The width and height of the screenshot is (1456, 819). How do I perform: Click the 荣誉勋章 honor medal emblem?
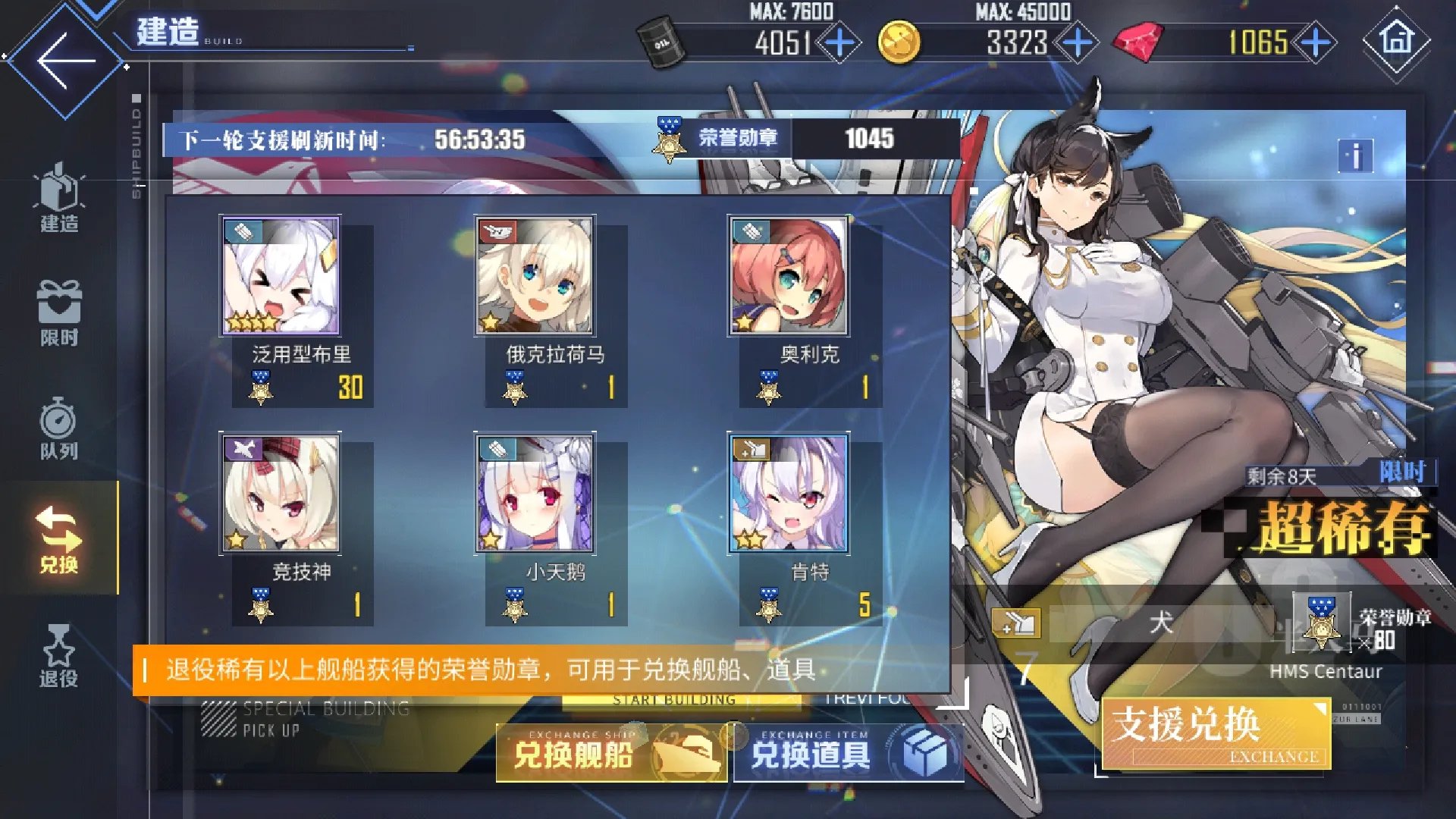coord(669,139)
